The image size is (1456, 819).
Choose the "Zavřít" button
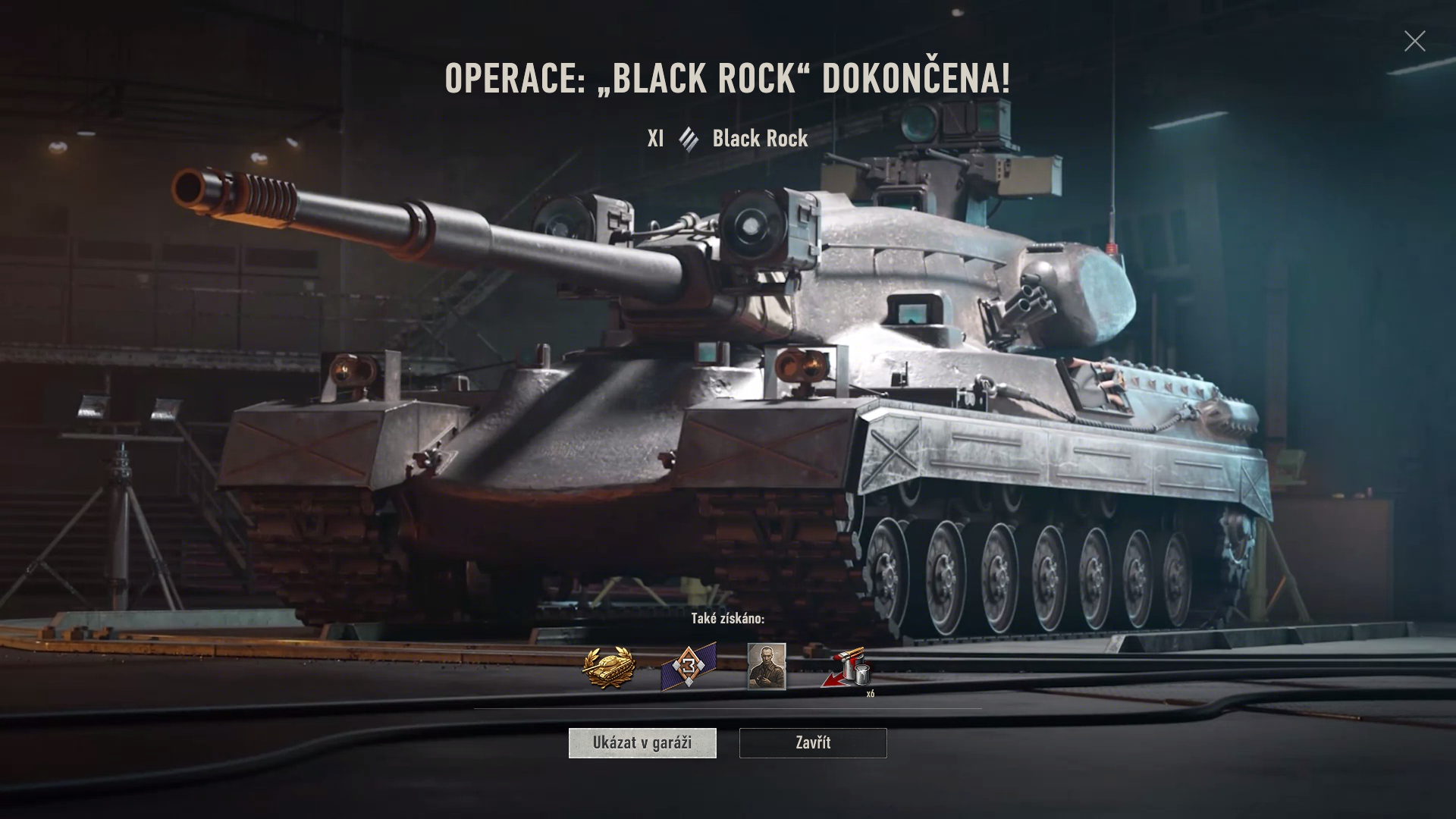pyautogui.click(x=813, y=743)
